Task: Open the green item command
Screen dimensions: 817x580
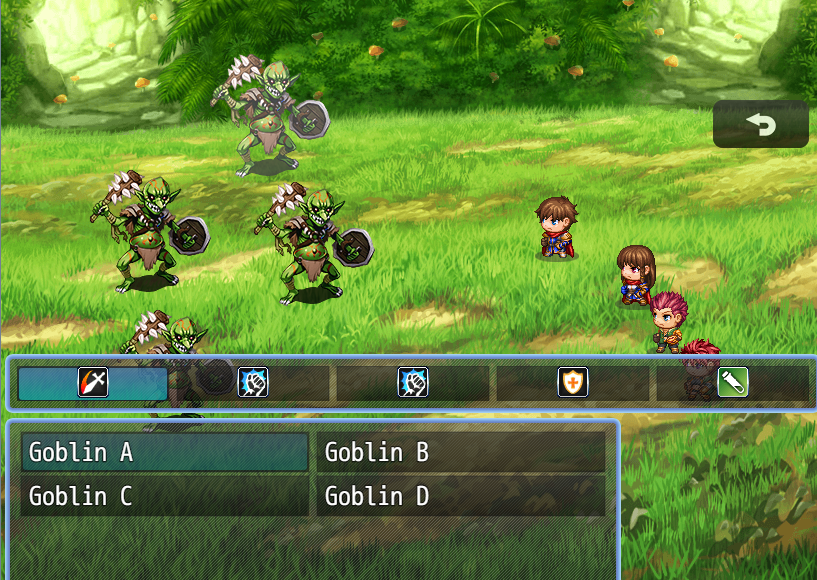Action: click(x=733, y=382)
